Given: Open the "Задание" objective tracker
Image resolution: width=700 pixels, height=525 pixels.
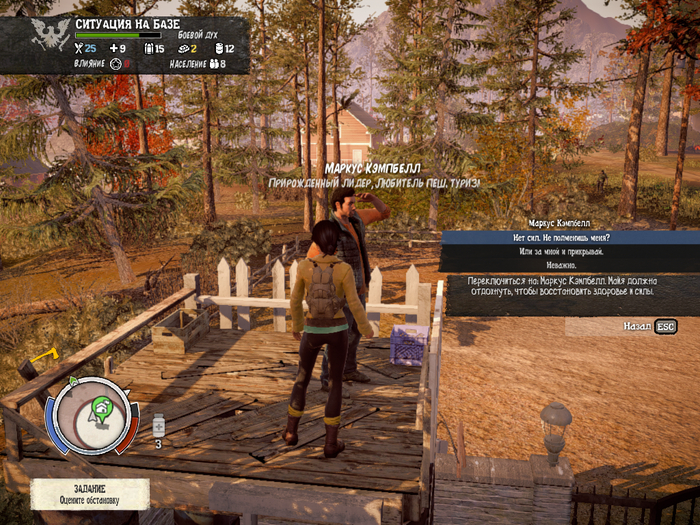Looking at the screenshot, I should pyautogui.click(x=90, y=493).
